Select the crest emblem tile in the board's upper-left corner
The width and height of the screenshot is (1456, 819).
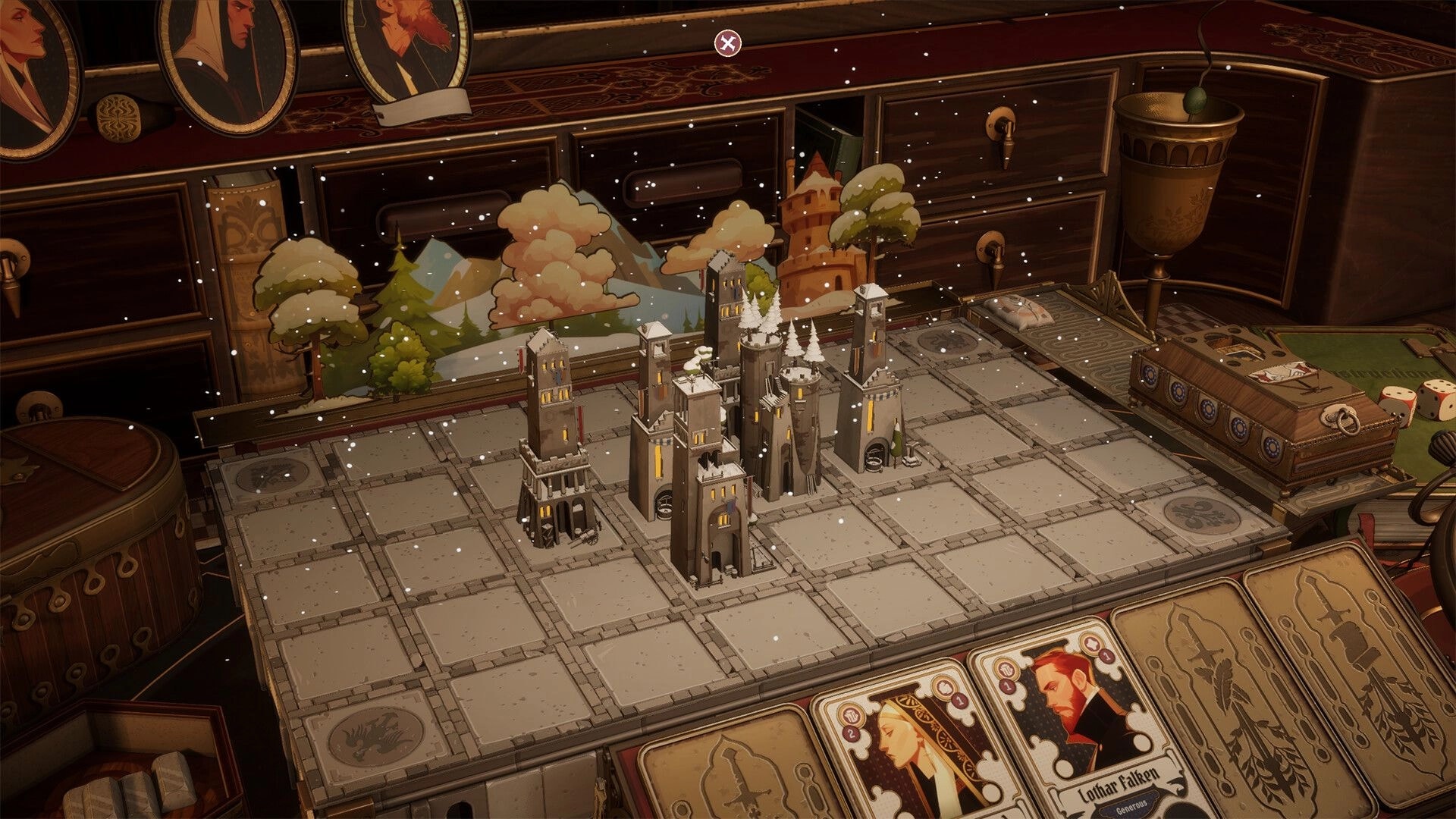[x=271, y=475]
